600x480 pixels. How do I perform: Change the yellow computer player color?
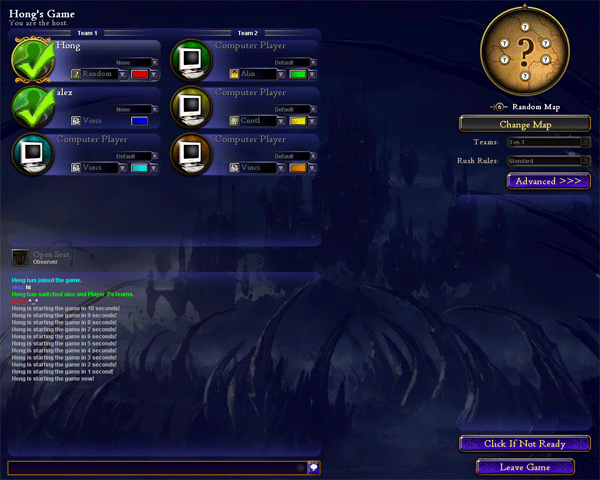click(x=298, y=121)
